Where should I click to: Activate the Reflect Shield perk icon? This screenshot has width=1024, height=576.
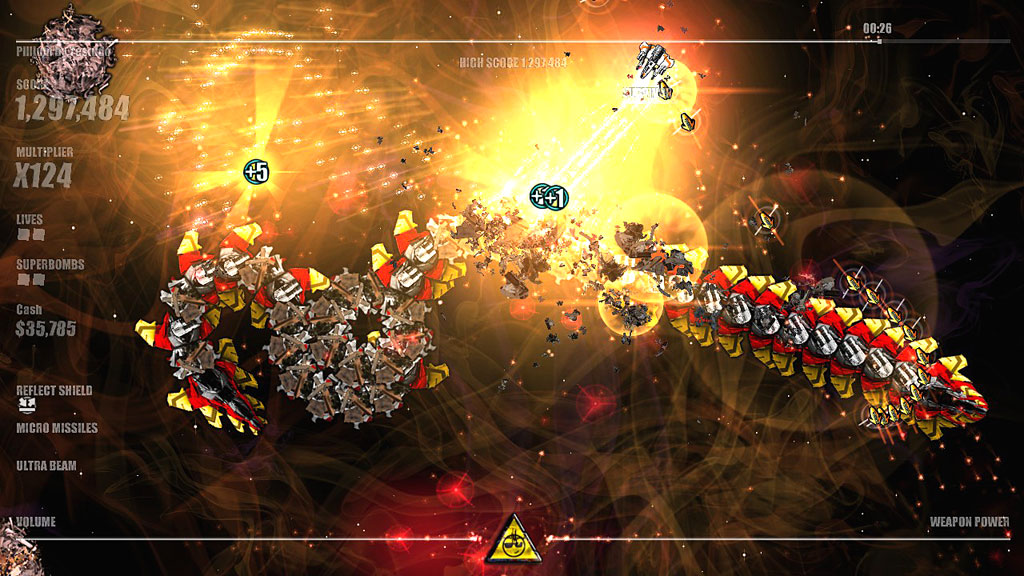[25, 405]
